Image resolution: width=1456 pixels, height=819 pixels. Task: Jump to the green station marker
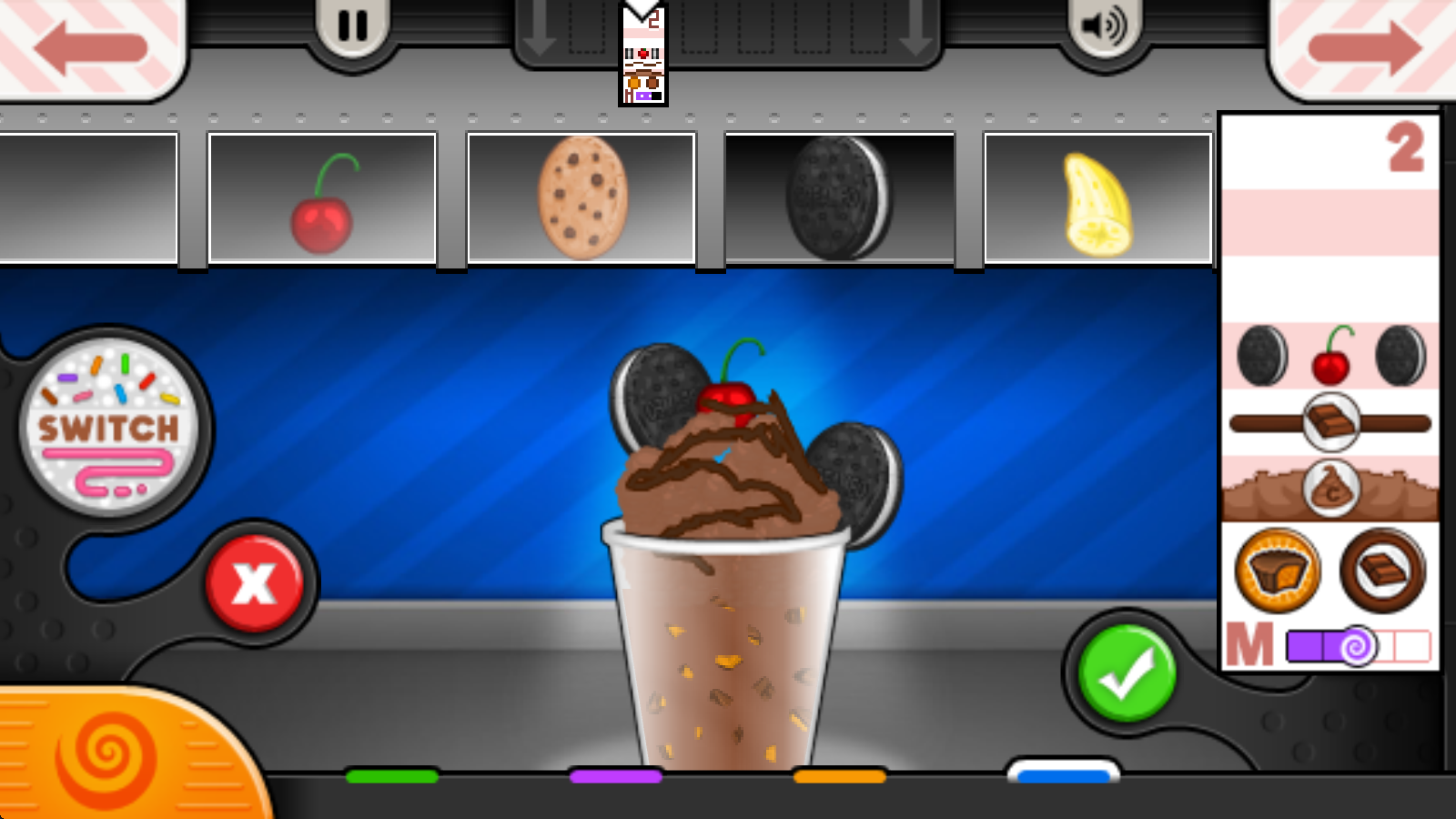coord(392,776)
